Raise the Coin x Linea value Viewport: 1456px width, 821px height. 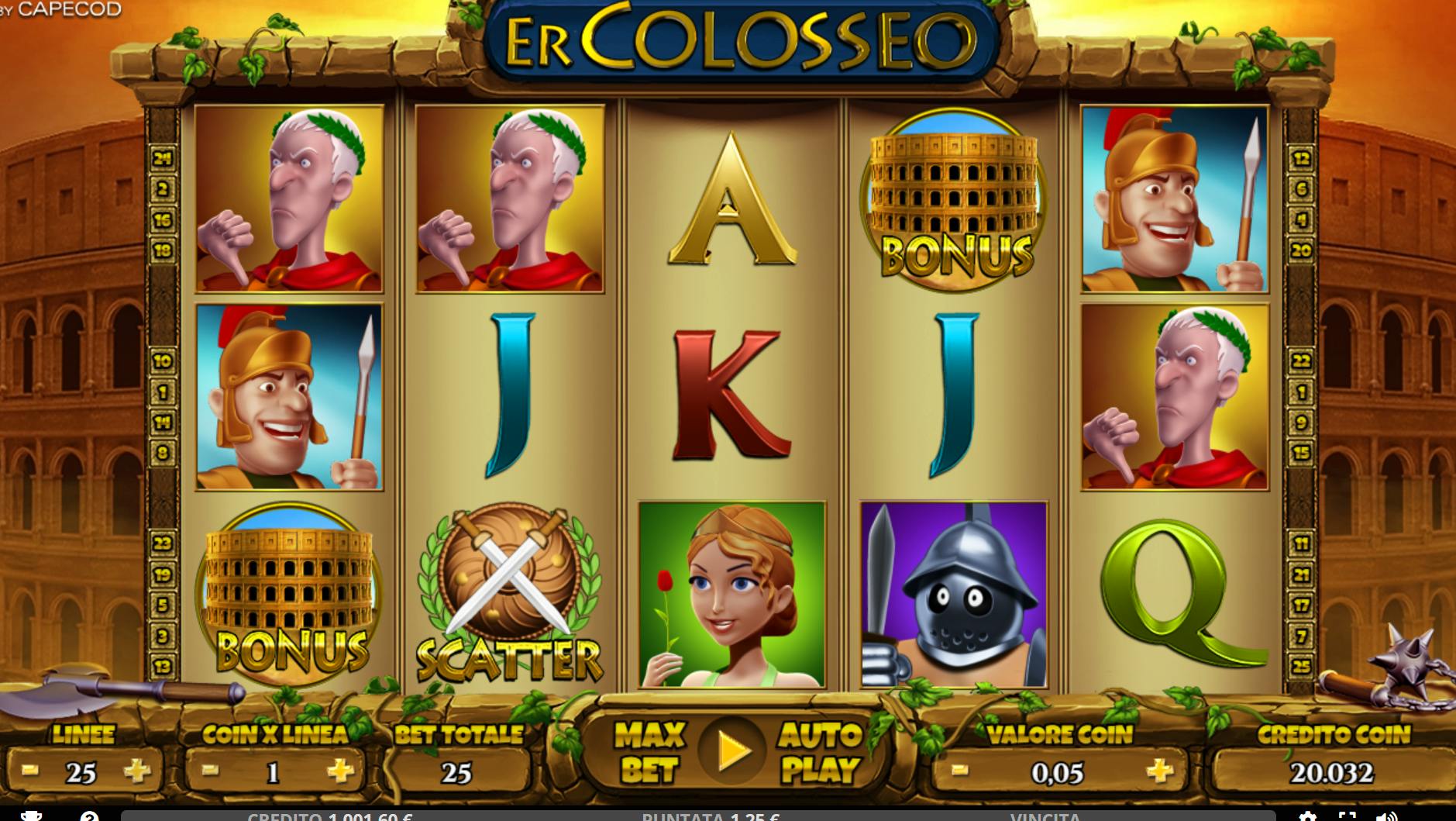click(x=340, y=771)
